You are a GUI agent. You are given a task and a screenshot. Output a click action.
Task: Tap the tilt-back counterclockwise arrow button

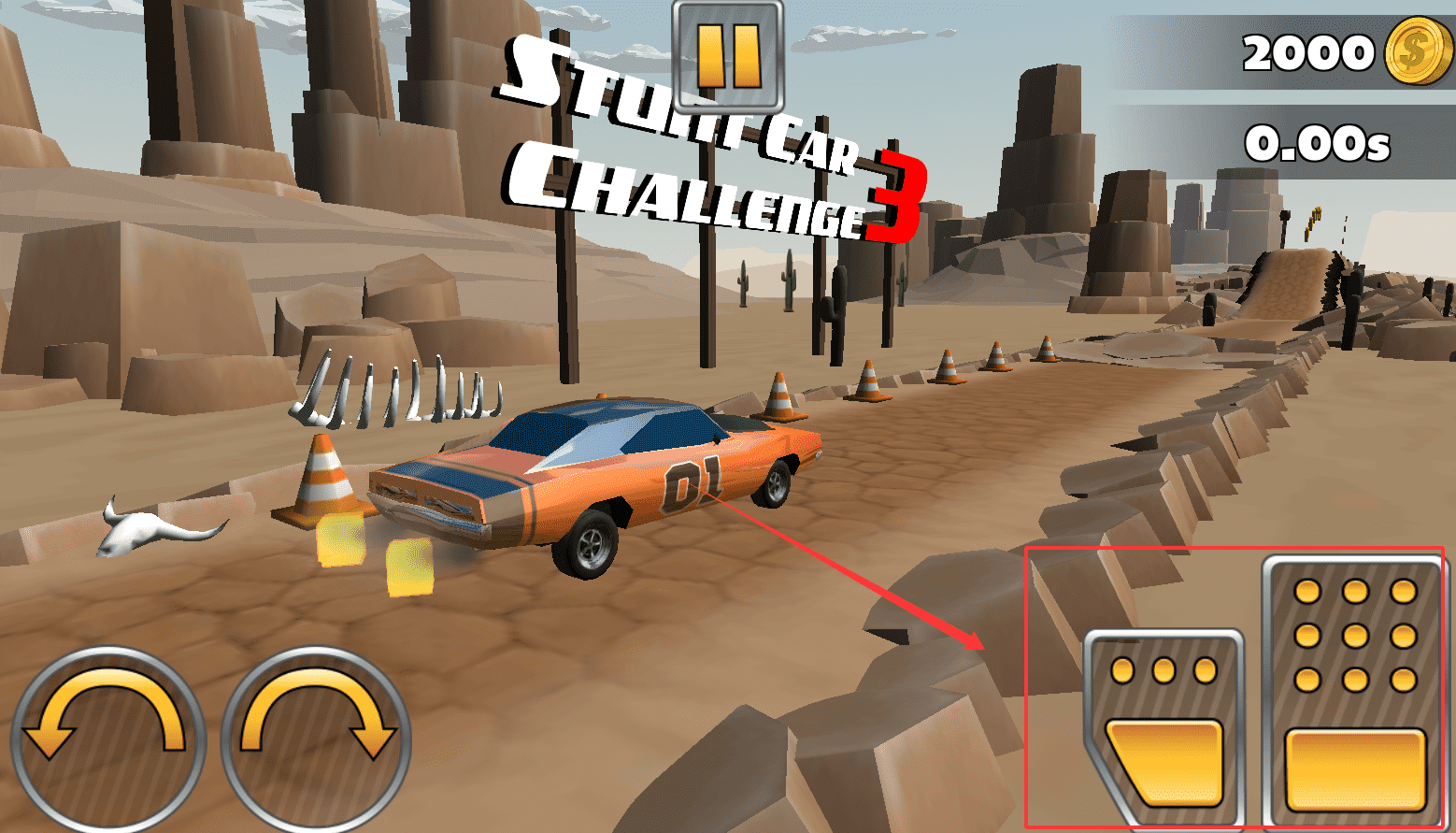(x=107, y=739)
